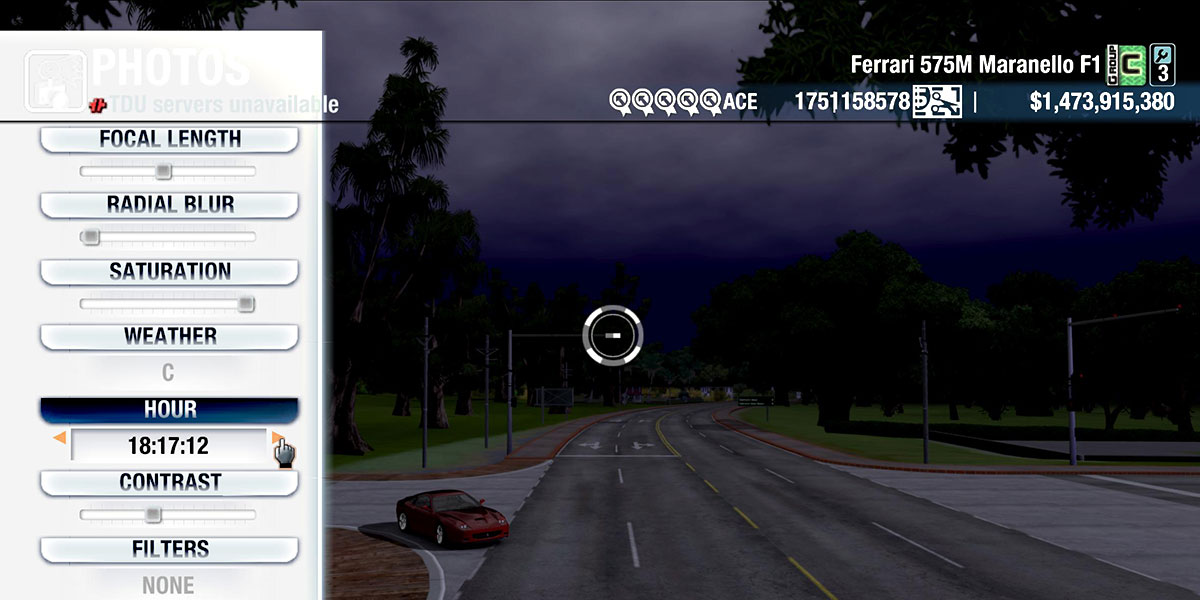1200x600 pixels.
Task: Choose the Radial Blur option
Action: [169, 205]
